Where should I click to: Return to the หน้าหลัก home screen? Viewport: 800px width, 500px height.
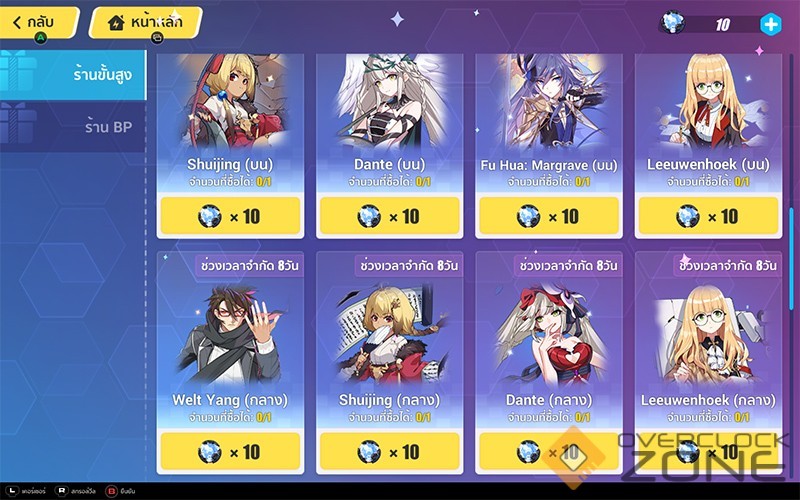click(x=144, y=21)
